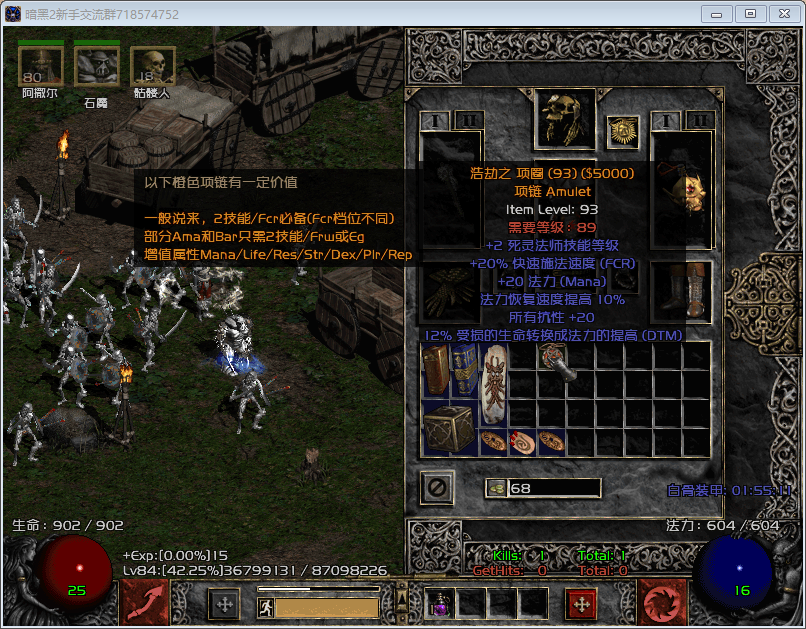
Task: Click the gold coins button
Action: coord(496,488)
